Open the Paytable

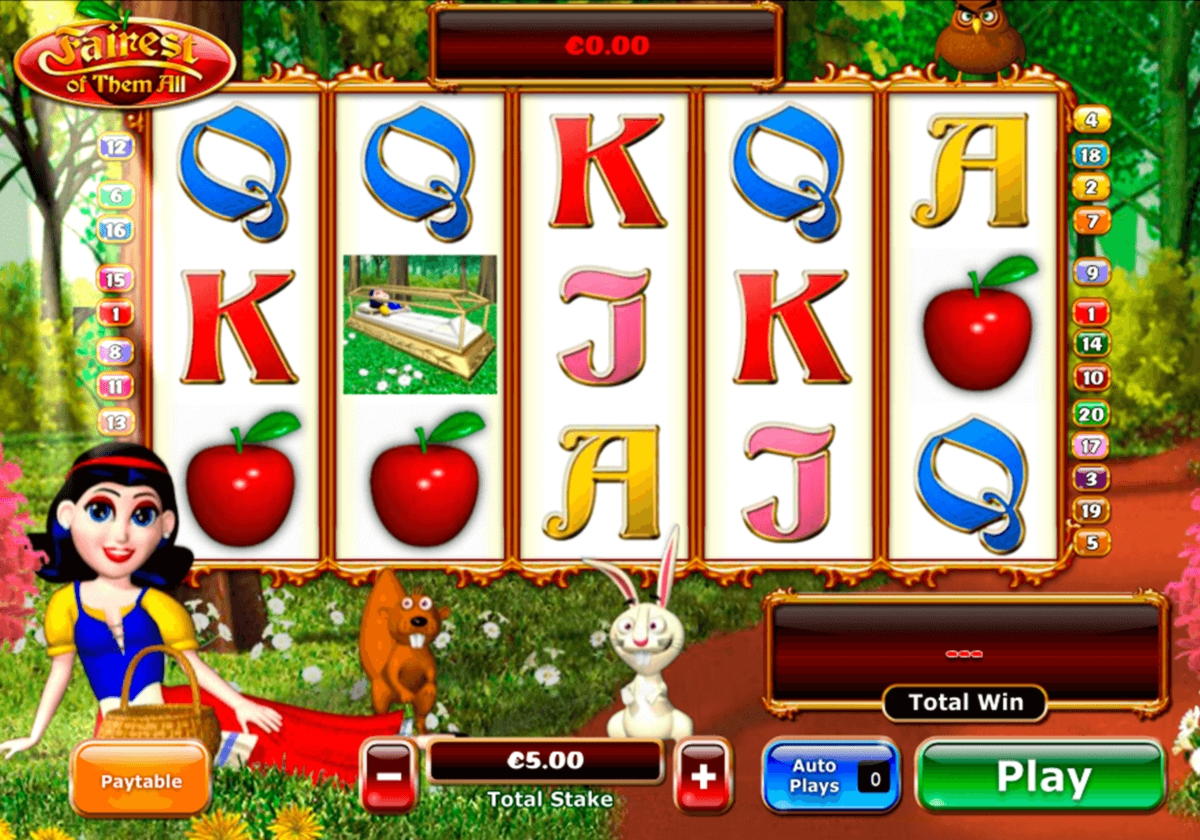(x=140, y=780)
